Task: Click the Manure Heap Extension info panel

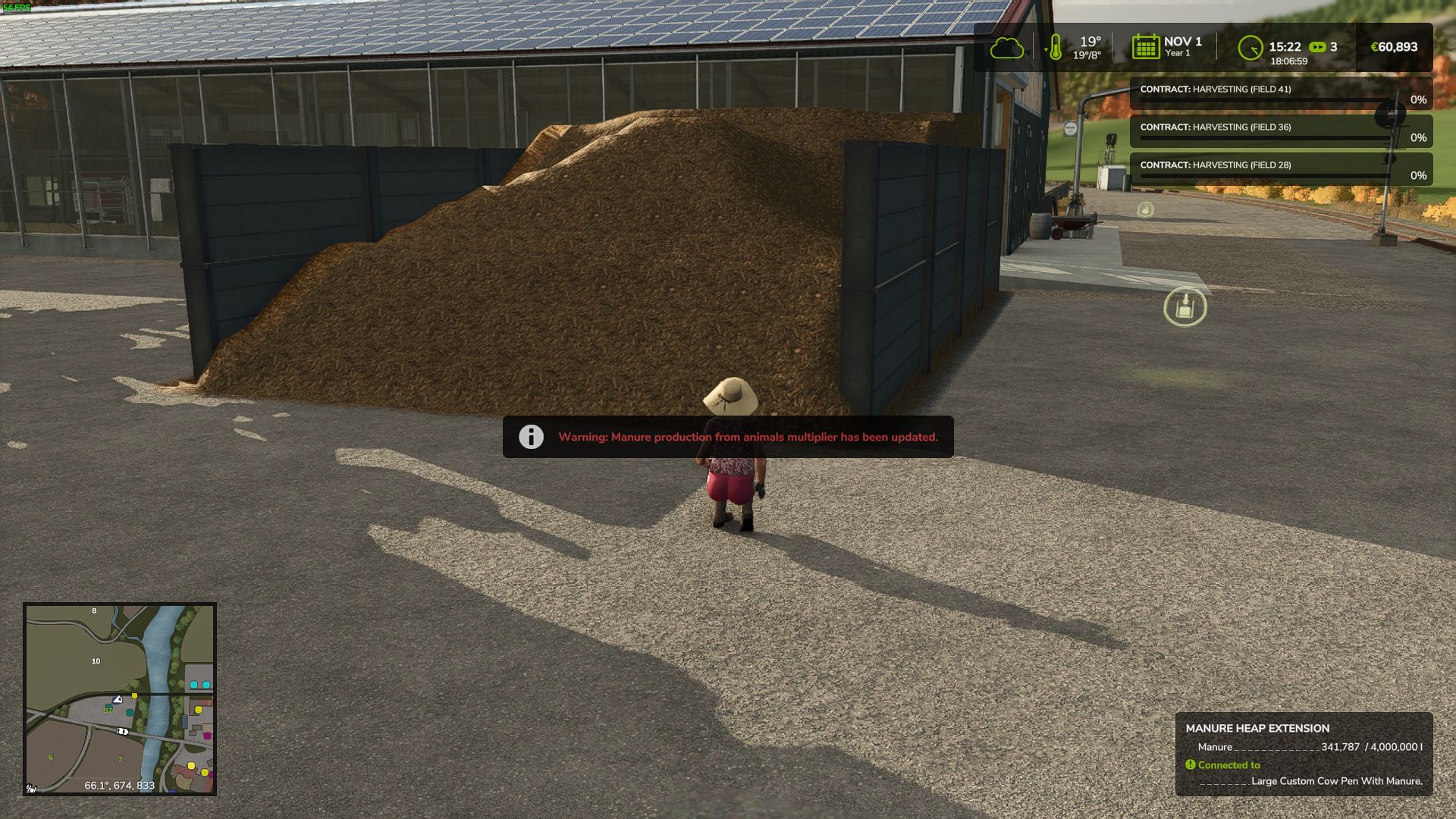Action: 1304,754
